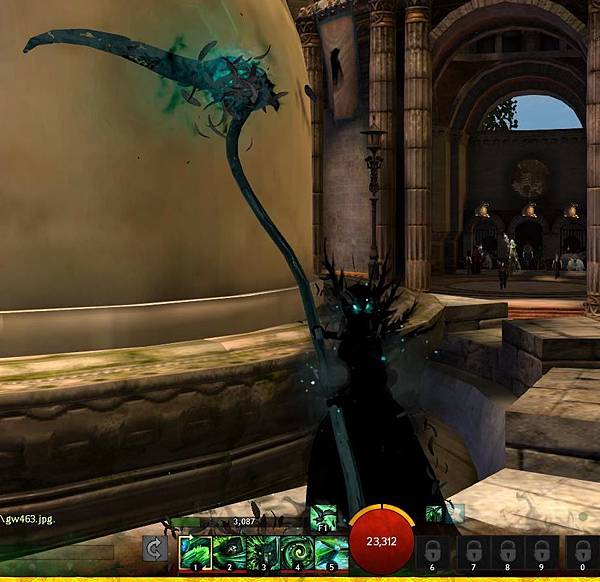The height and width of the screenshot is (582, 600).
Task: Choose the locked utility slot 8
Action: 506,553
